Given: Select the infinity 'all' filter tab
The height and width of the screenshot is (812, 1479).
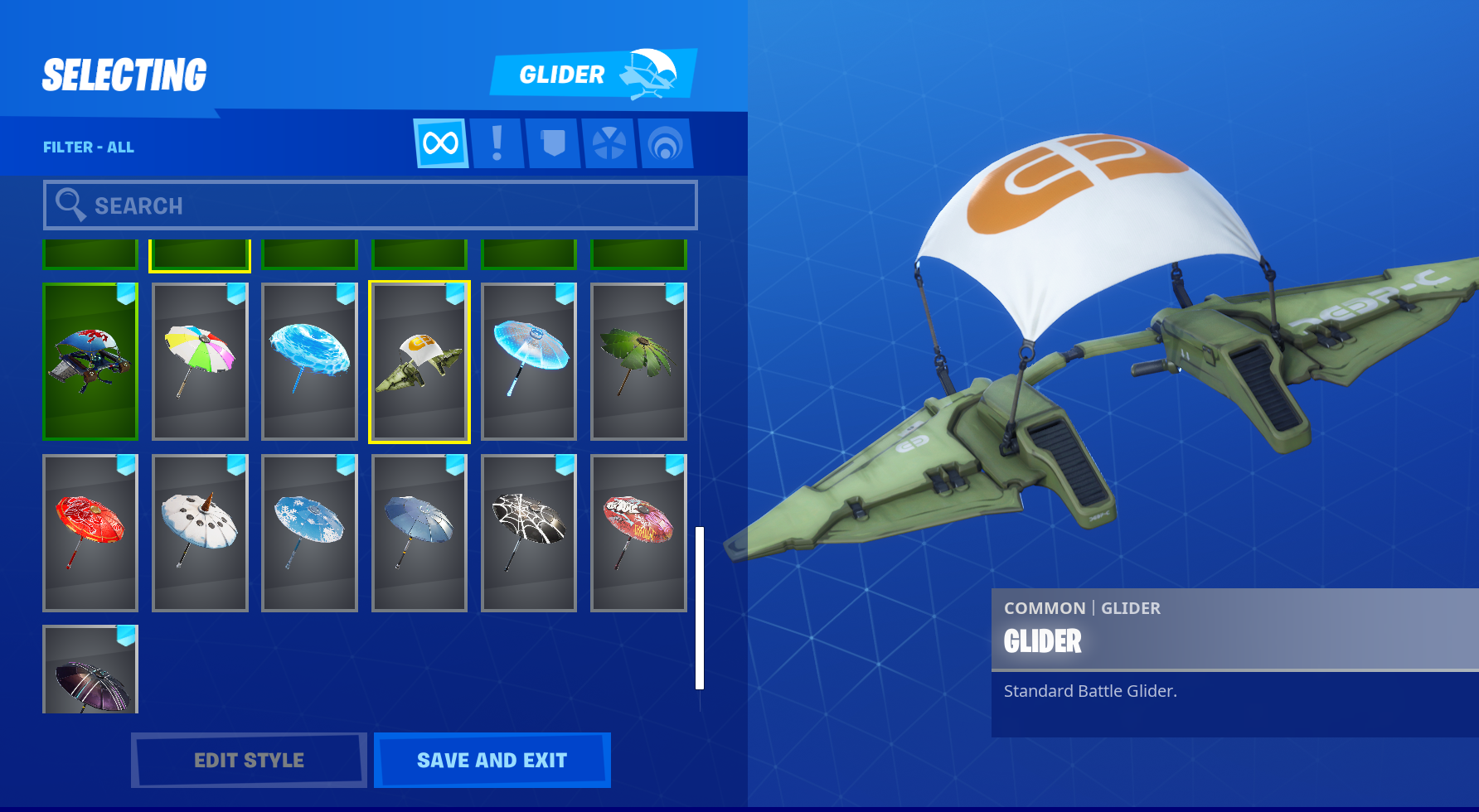Looking at the screenshot, I should (x=440, y=143).
